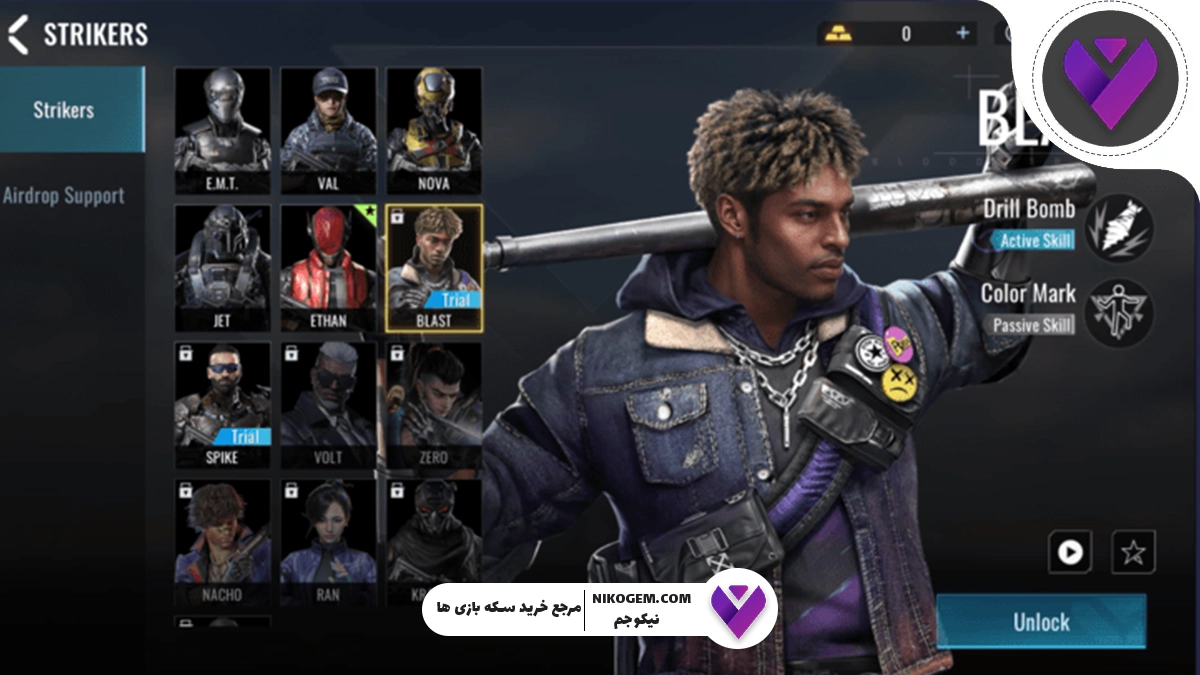1200x675 pixels.
Task: Play the striker preview video
Action: (1070, 552)
